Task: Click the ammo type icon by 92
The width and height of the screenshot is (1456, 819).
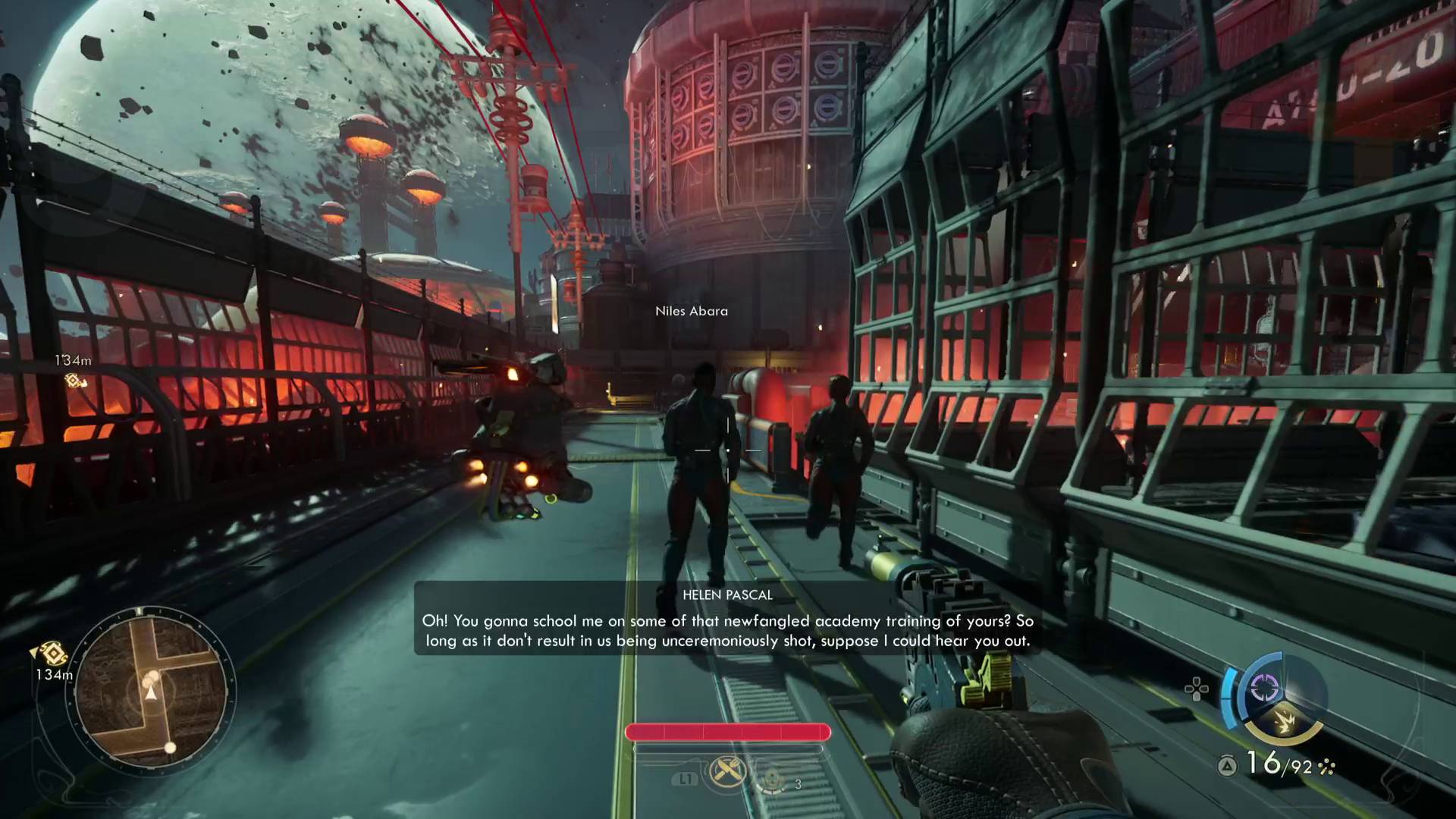Action: click(1326, 767)
